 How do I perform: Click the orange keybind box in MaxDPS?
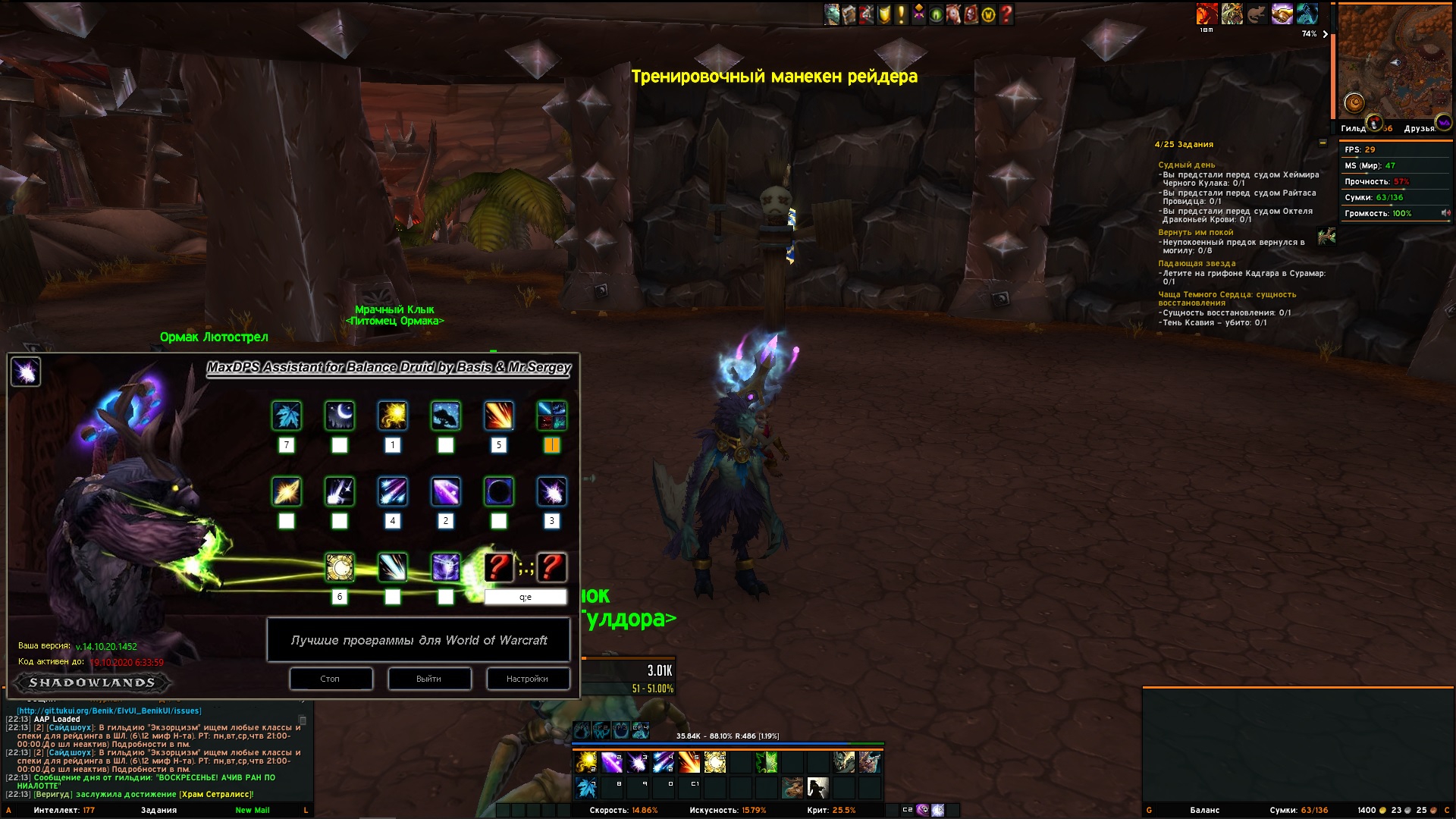click(x=552, y=446)
